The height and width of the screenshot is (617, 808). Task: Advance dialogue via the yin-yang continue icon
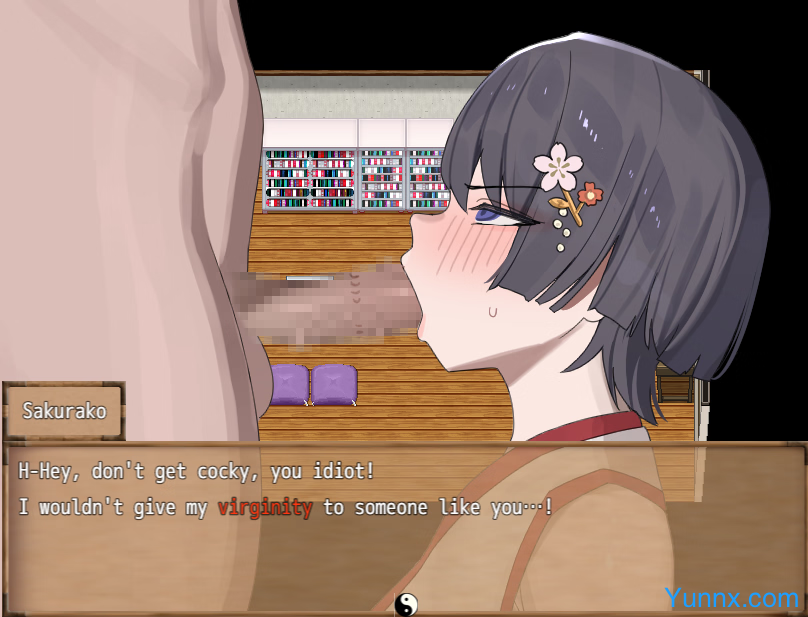406,604
